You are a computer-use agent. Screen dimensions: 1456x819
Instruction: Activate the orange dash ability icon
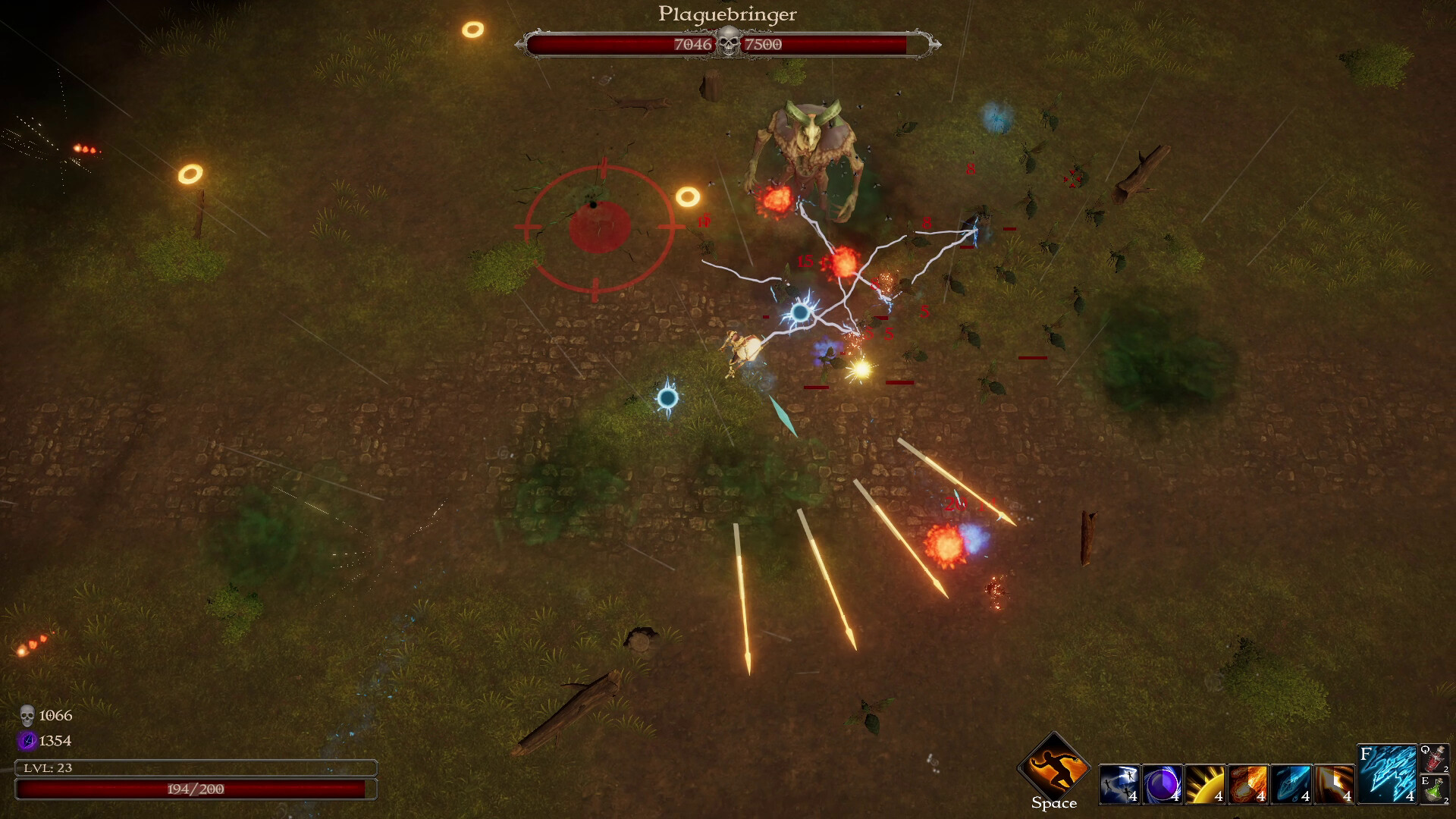coord(1053,767)
